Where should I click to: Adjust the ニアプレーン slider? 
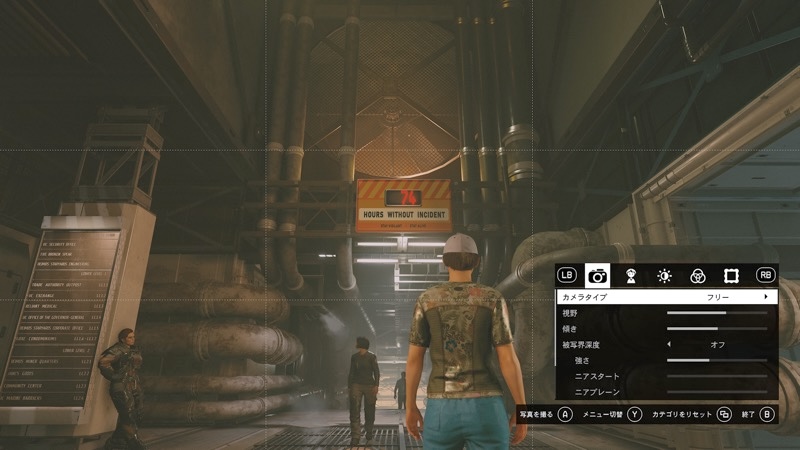(x=716, y=391)
